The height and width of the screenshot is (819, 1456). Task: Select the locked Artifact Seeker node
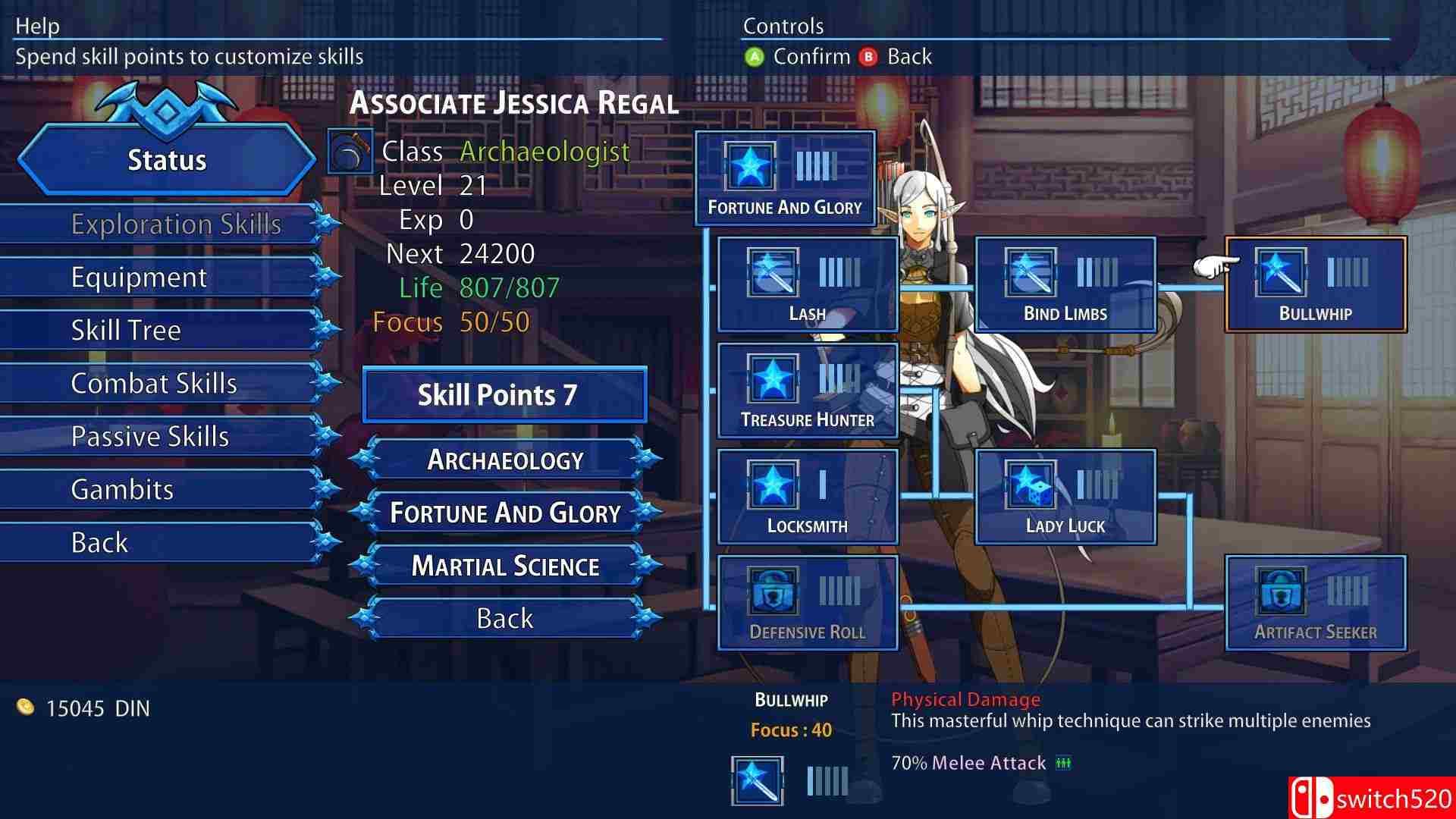pos(1316,603)
